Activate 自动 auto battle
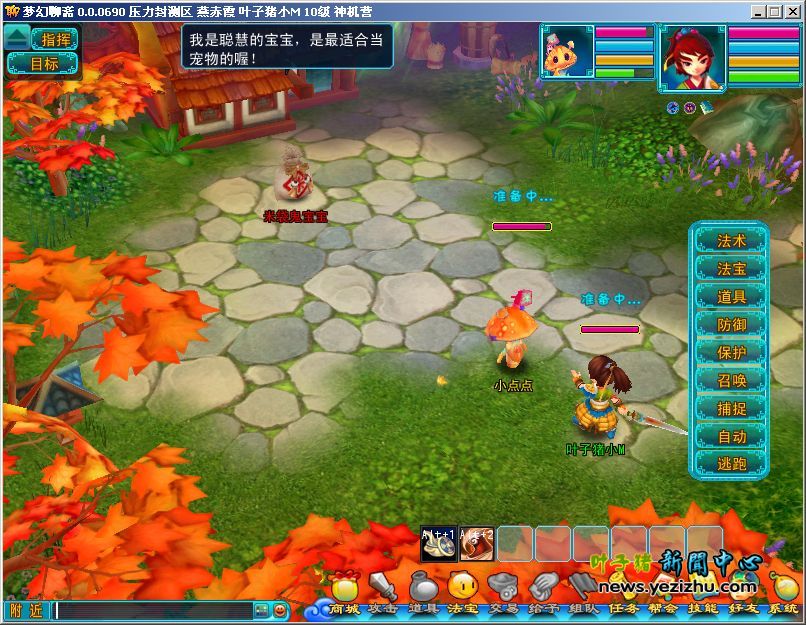Screen dimensions: 806x625 pos(731,437)
